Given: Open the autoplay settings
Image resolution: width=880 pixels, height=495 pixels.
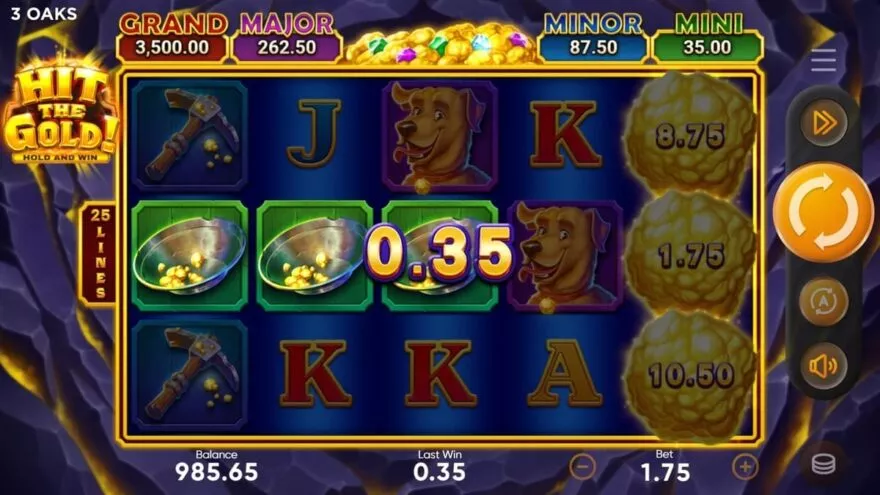Looking at the screenshot, I should [823, 301].
